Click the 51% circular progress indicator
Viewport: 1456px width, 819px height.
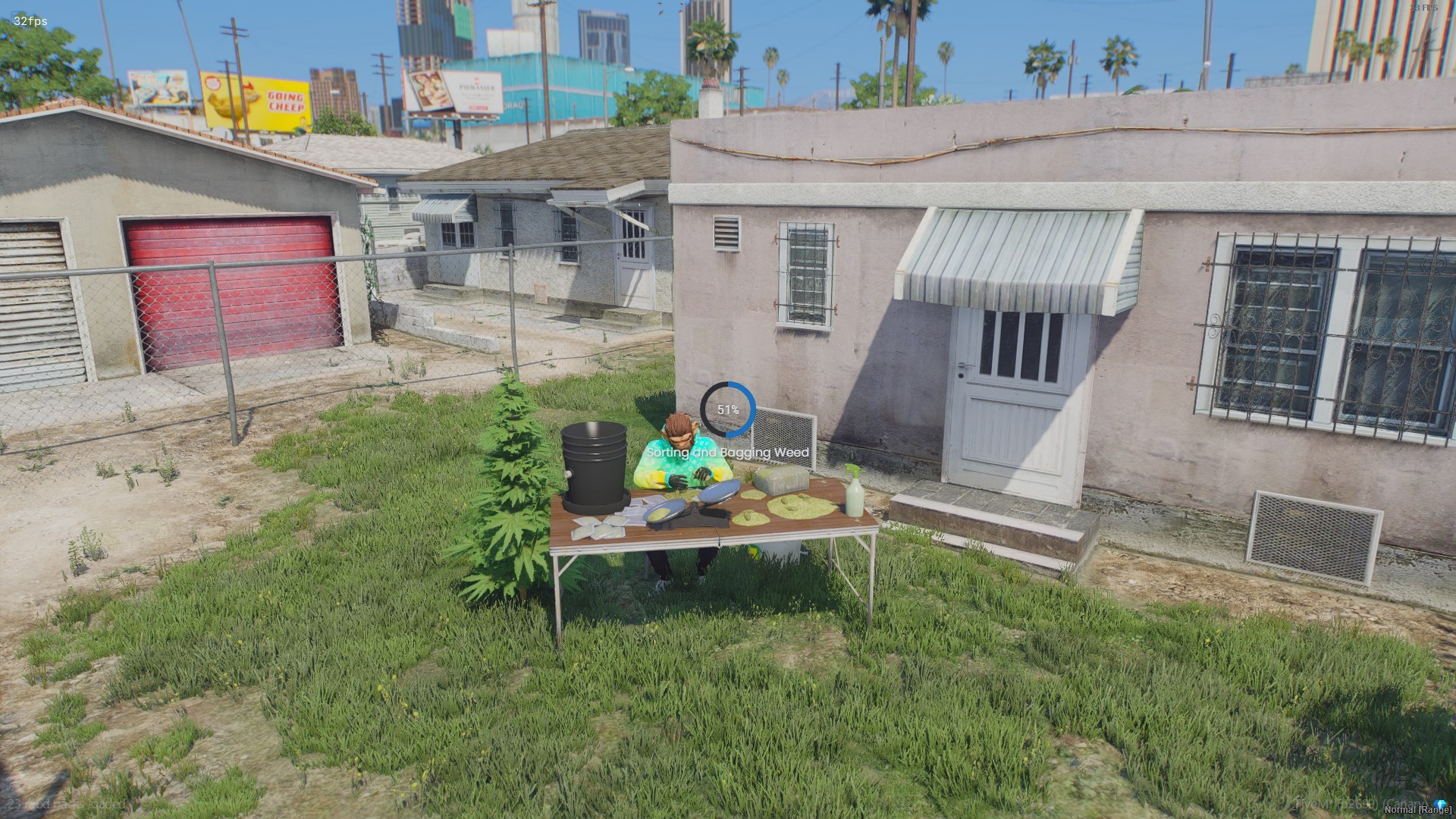coord(728,409)
